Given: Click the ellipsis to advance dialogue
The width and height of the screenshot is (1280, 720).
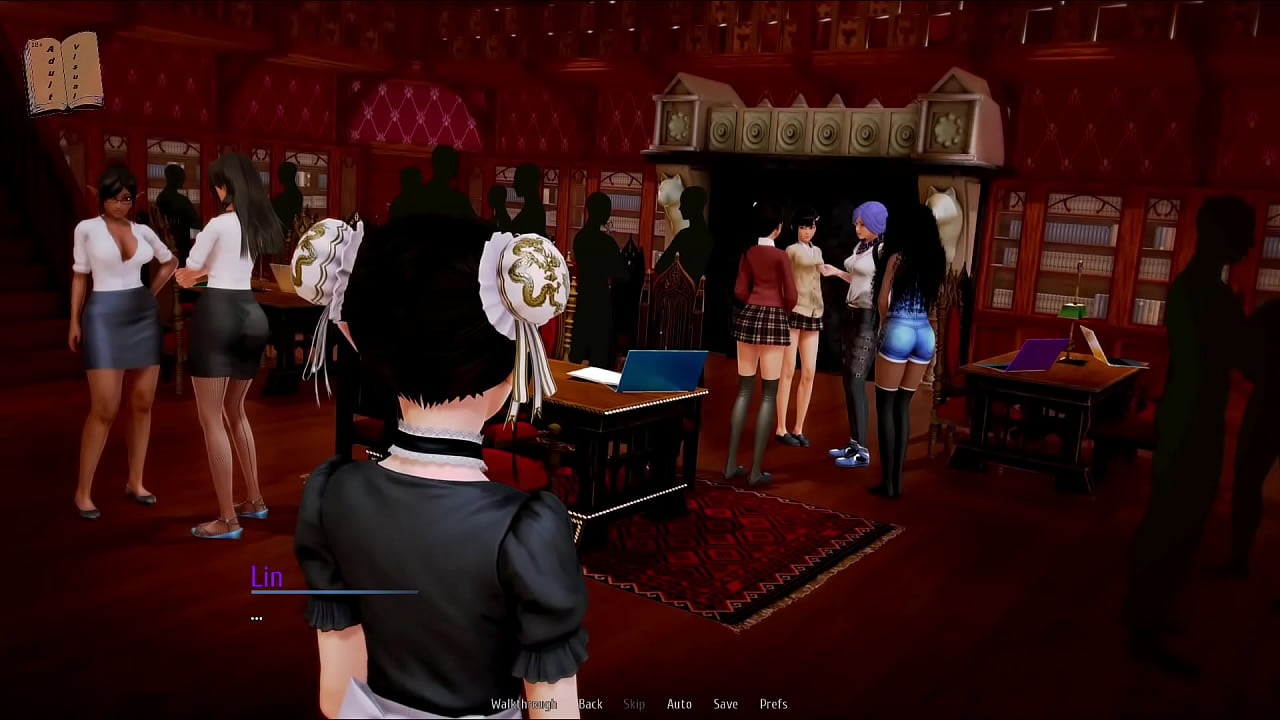Looking at the screenshot, I should (257, 617).
